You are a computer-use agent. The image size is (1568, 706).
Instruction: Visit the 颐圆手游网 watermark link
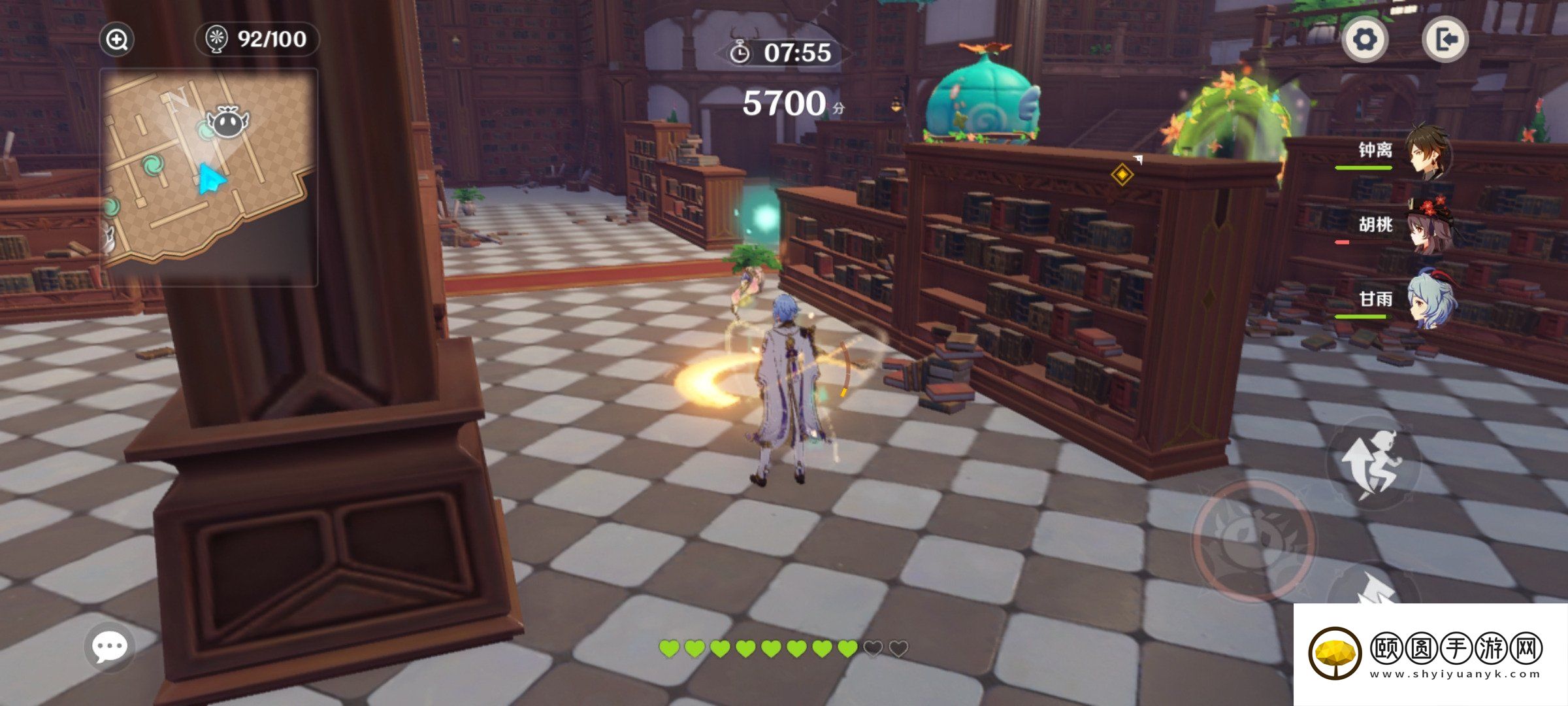(x=1429, y=654)
